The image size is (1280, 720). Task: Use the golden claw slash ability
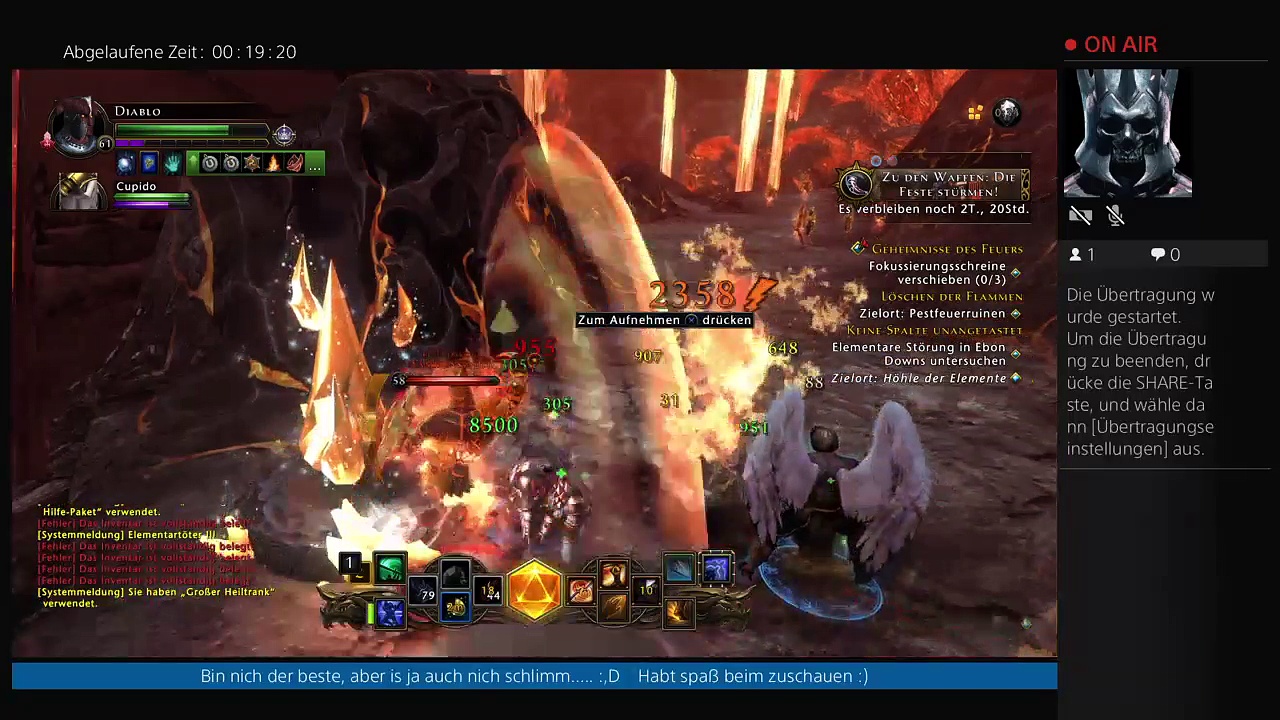click(x=614, y=607)
